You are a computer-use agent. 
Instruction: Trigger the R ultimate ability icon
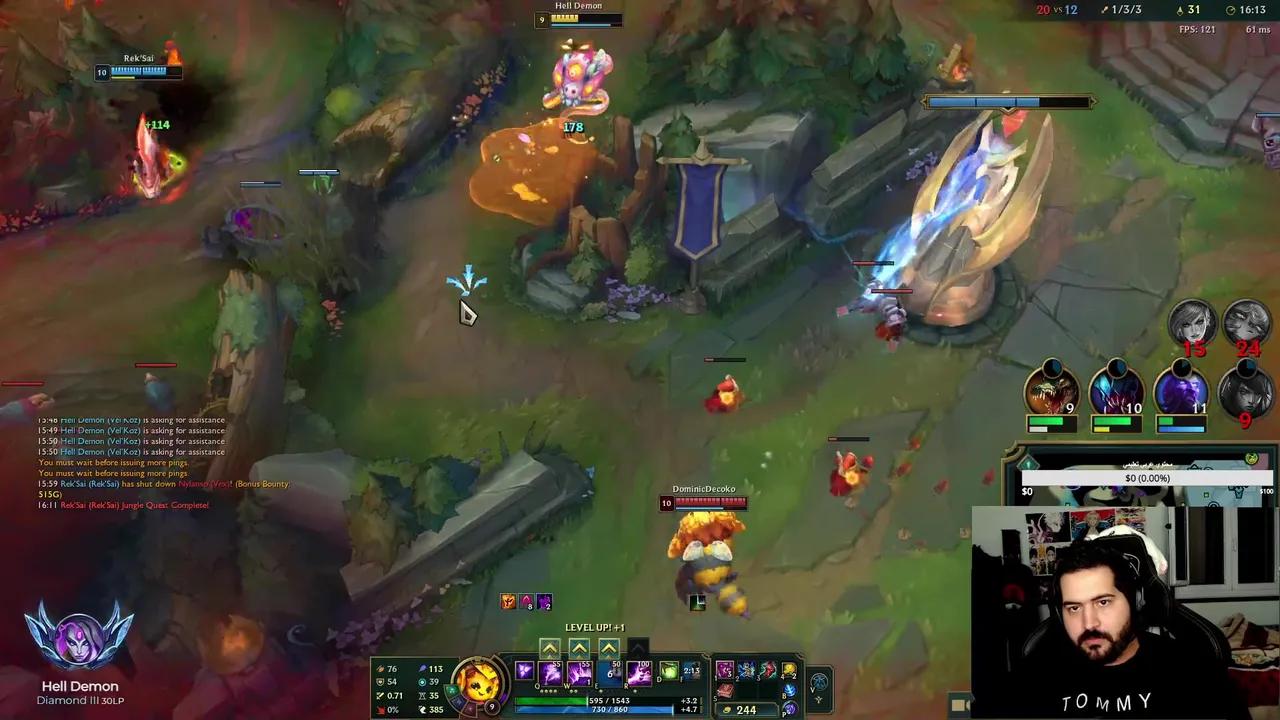(x=639, y=675)
